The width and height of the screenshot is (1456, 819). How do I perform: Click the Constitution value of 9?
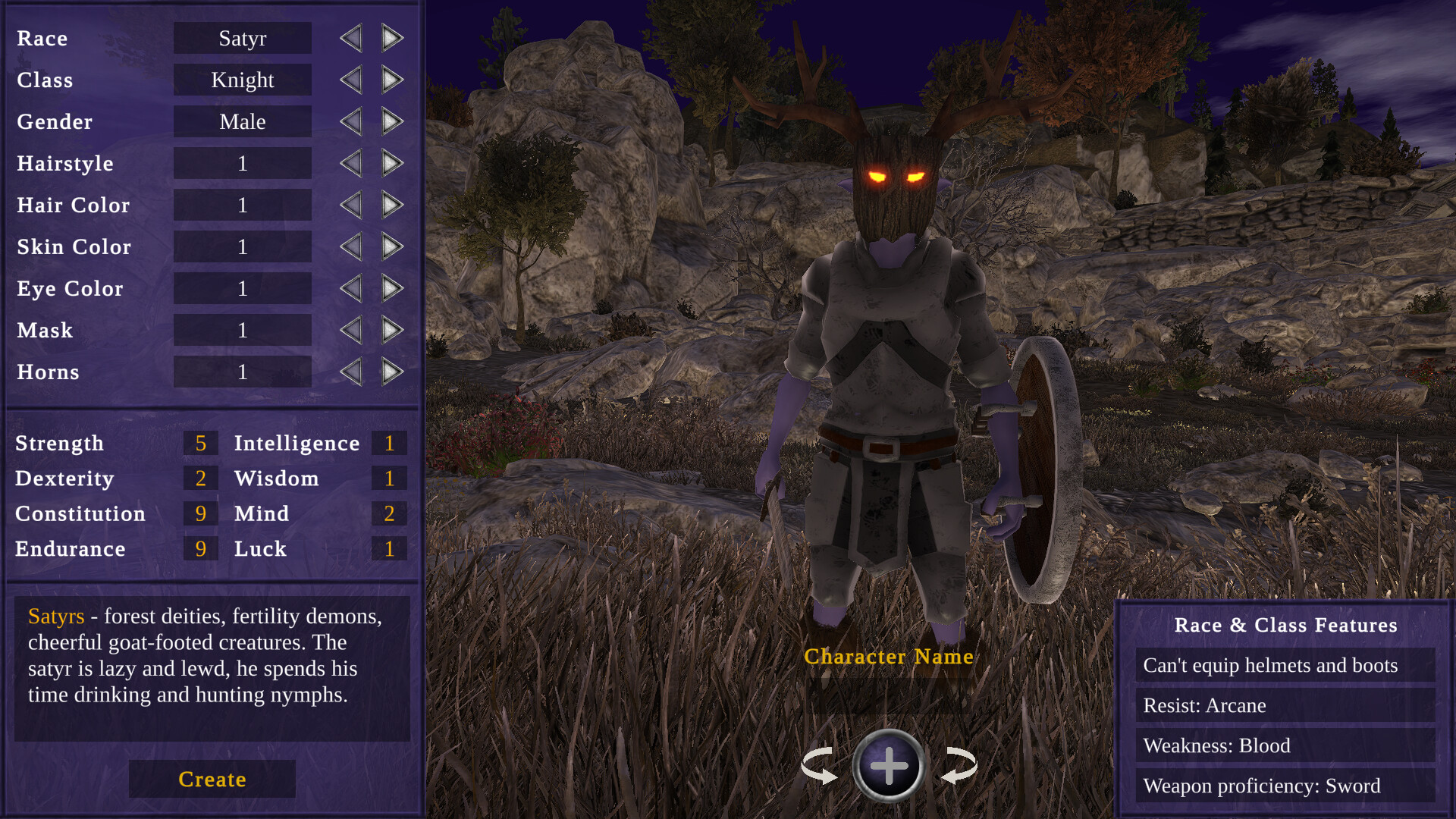pos(200,513)
